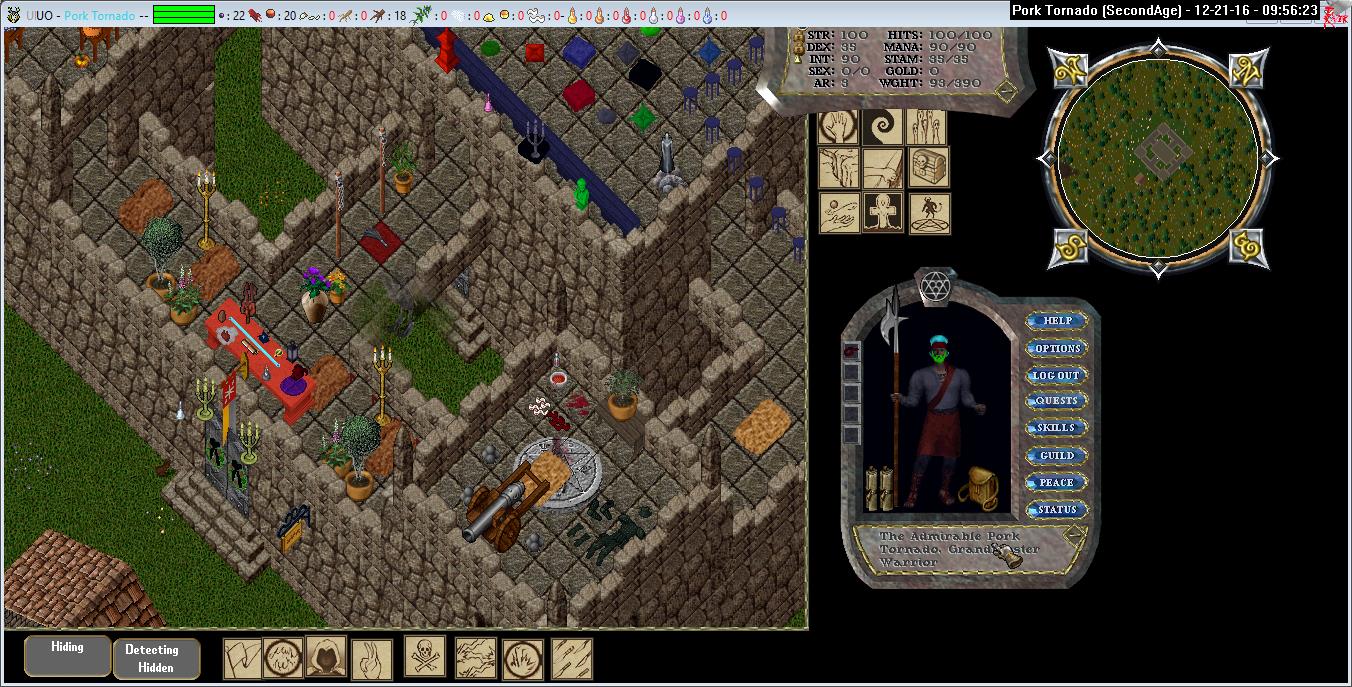The image size is (1352, 687).
Task: Click the two-finger hand gesture spell icon
Action: click(372, 659)
